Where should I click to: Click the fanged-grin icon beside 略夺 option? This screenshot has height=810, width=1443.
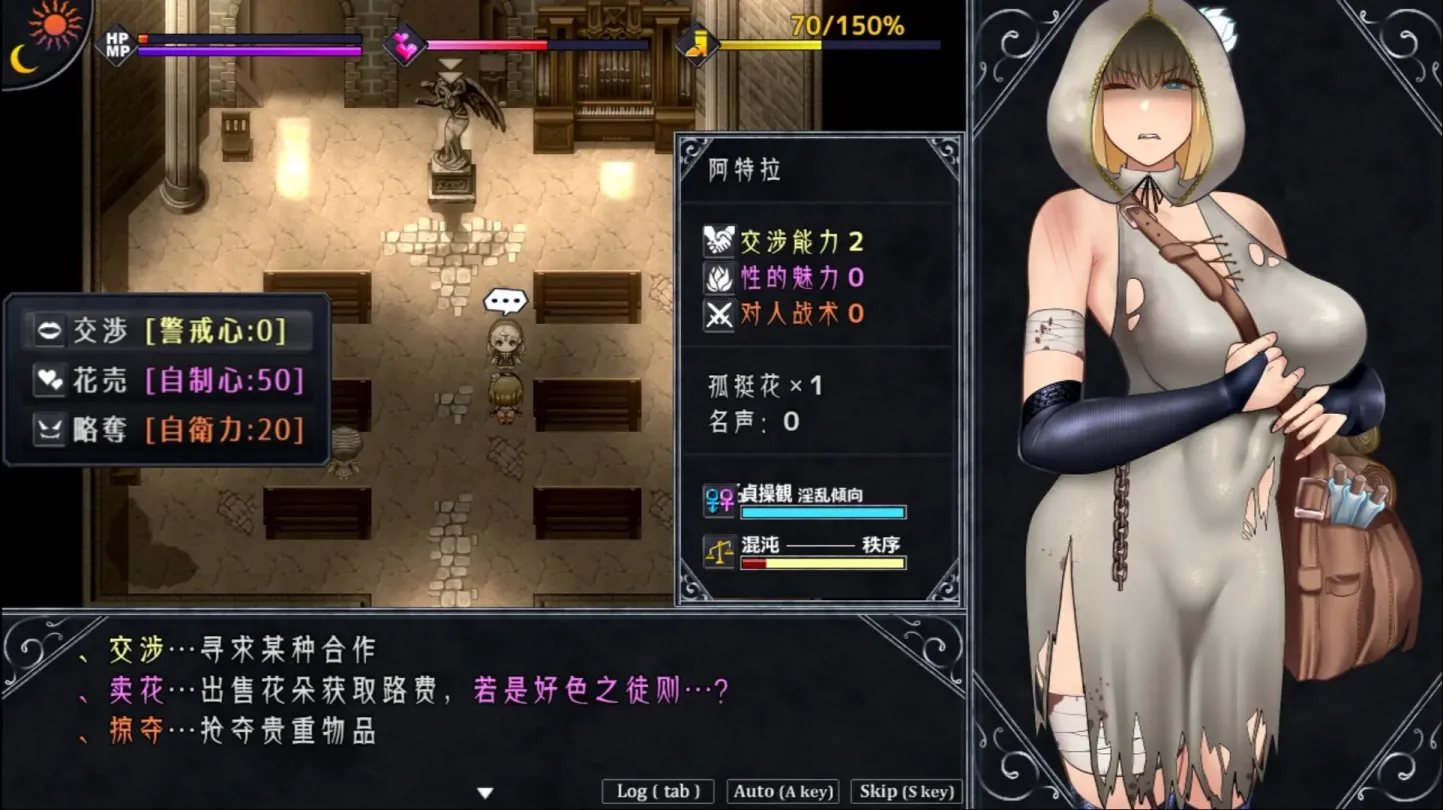click(x=50, y=430)
